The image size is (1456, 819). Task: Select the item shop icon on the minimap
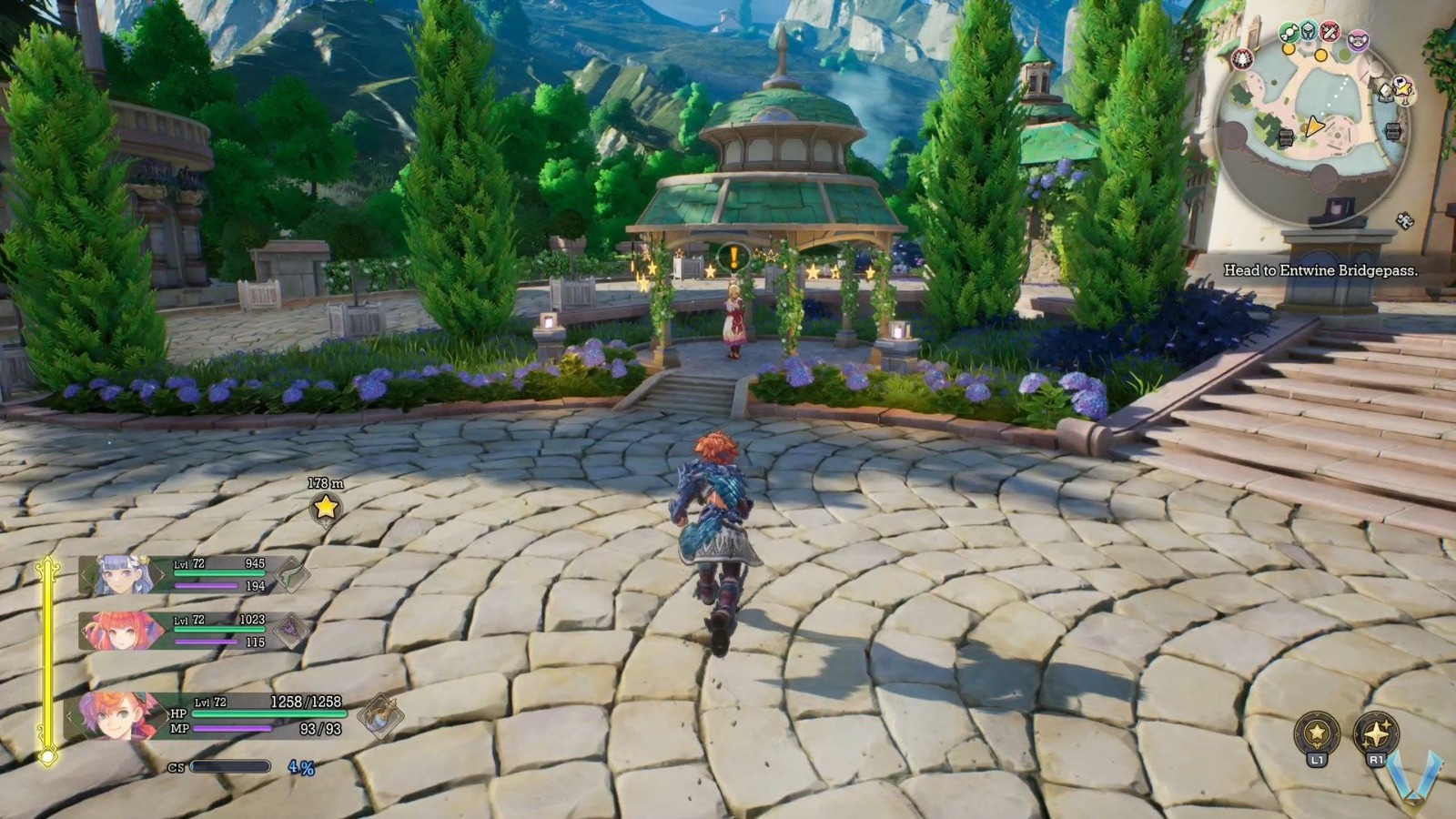[1288, 33]
